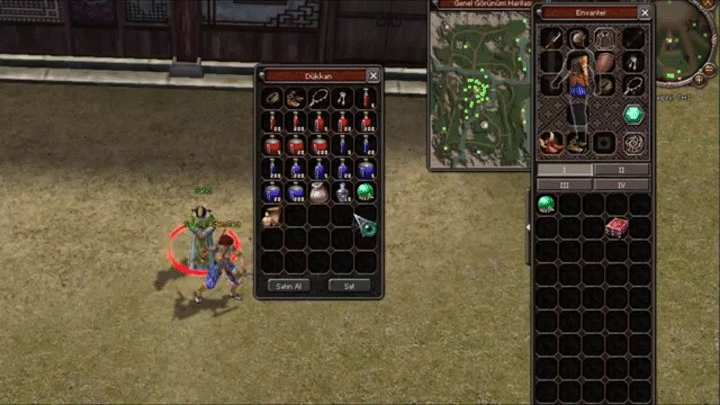Select the necklace item in the shop
Image resolution: width=720 pixels, height=405 pixels.
pyautogui.click(x=319, y=98)
